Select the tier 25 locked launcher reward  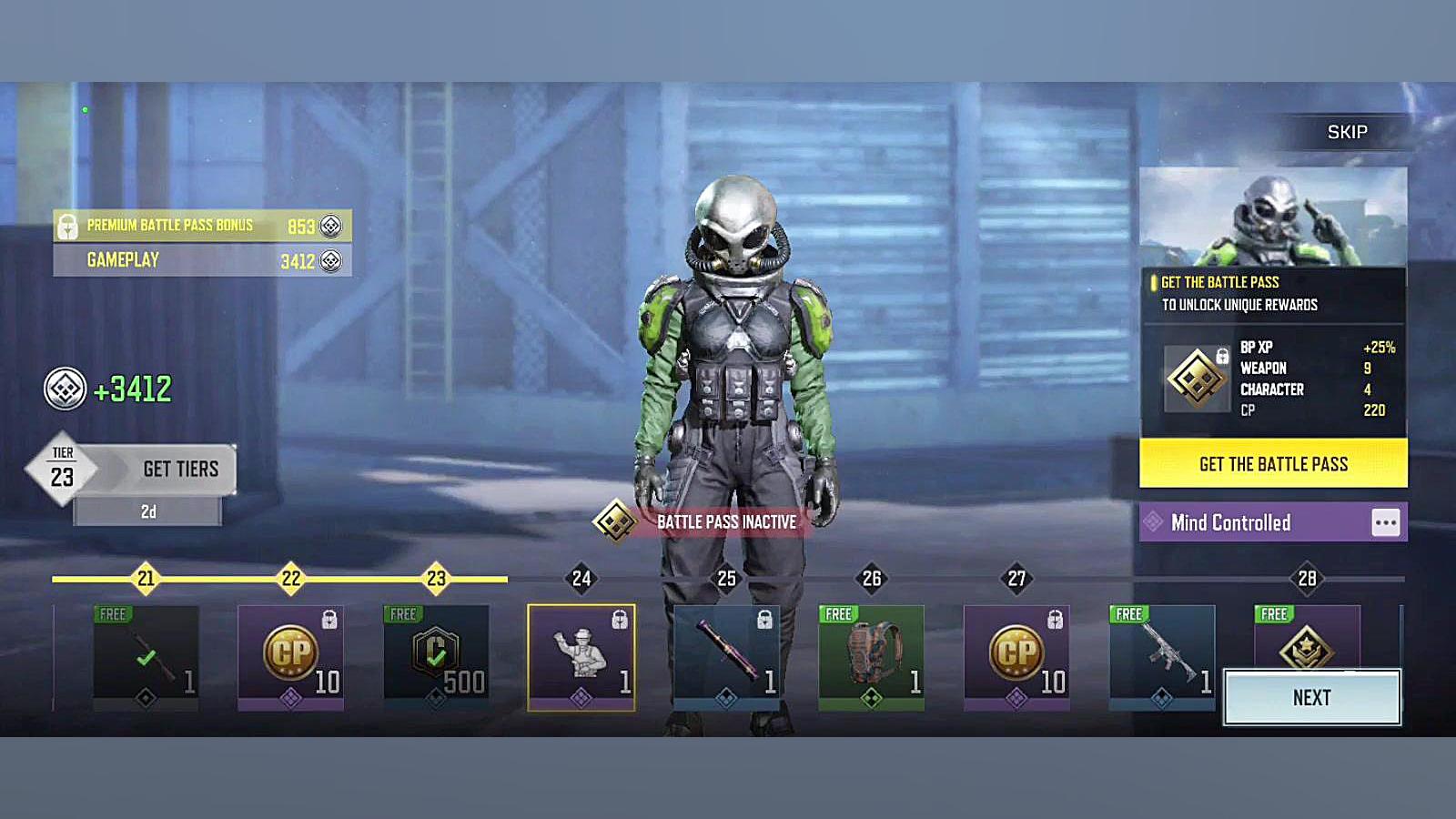[726, 657]
